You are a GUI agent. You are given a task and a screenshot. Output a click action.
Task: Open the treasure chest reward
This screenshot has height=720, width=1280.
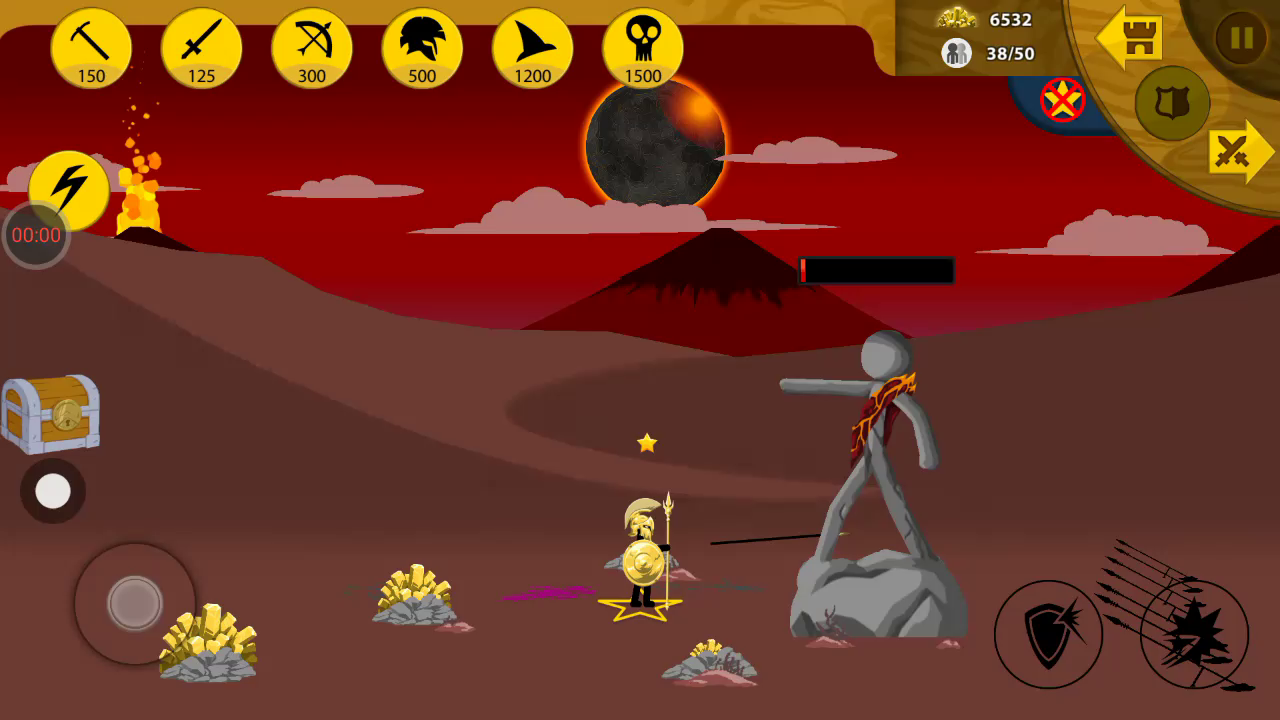coord(50,413)
